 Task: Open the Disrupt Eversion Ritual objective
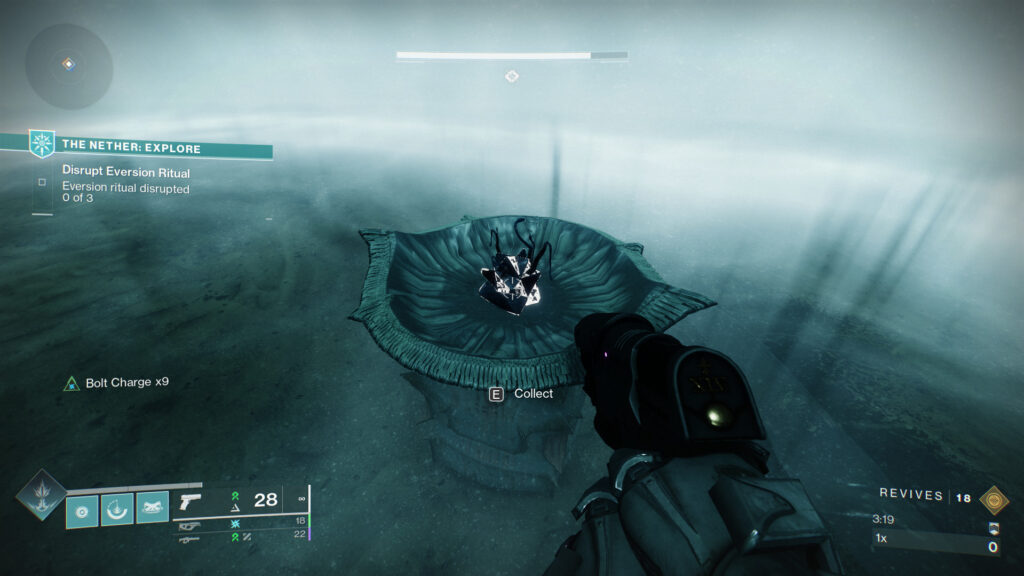[126, 173]
